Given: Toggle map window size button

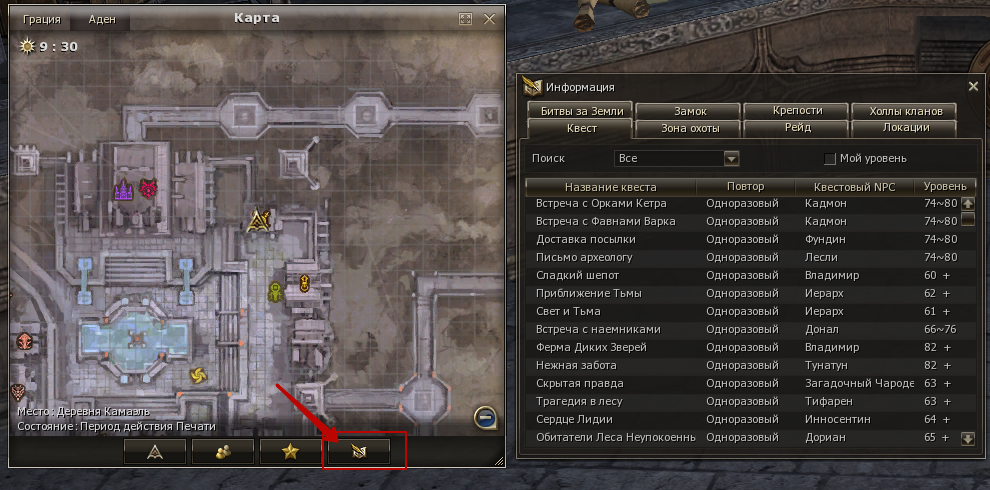Looking at the screenshot, I should coord(465,19).
